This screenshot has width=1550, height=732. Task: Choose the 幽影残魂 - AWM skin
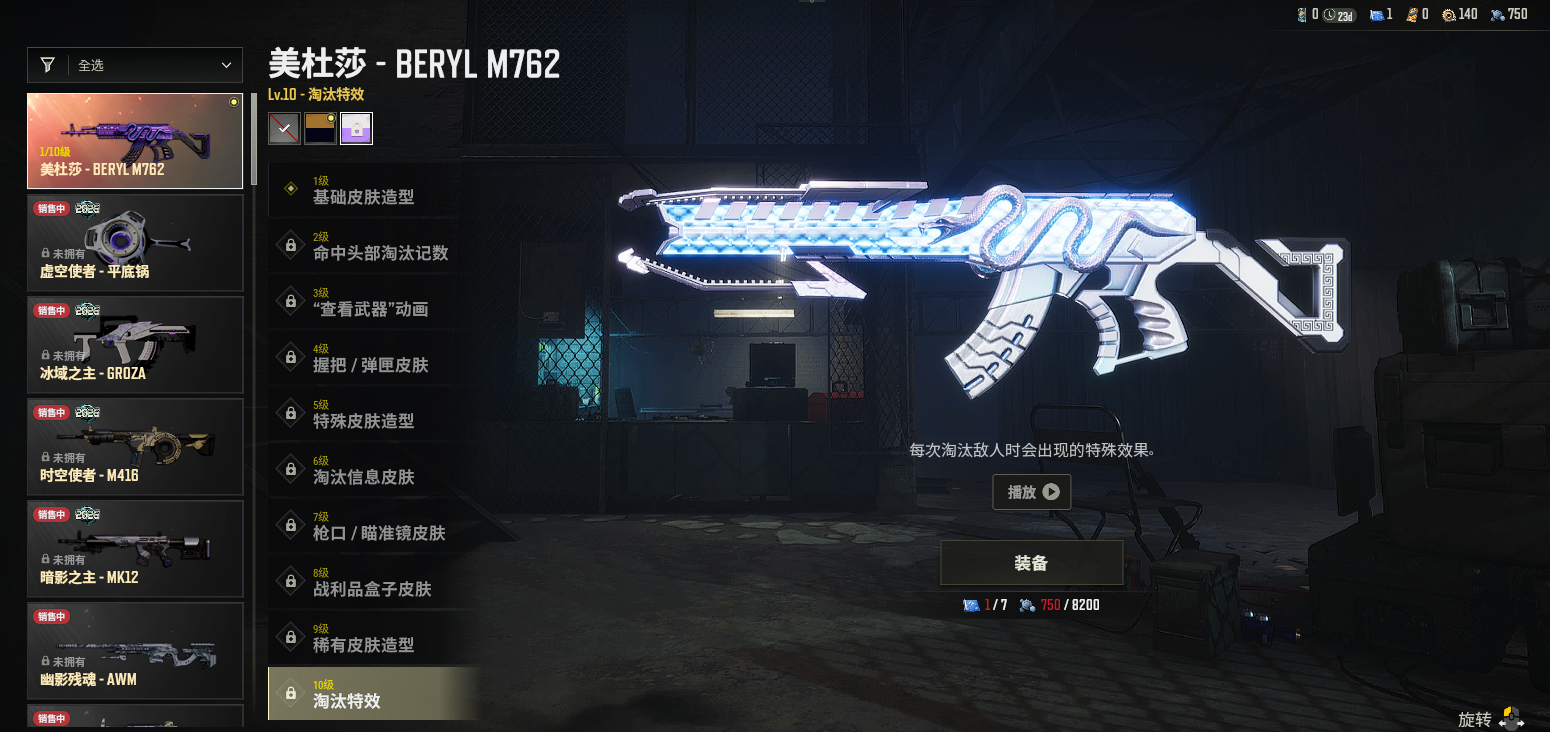tap(134, 651)
